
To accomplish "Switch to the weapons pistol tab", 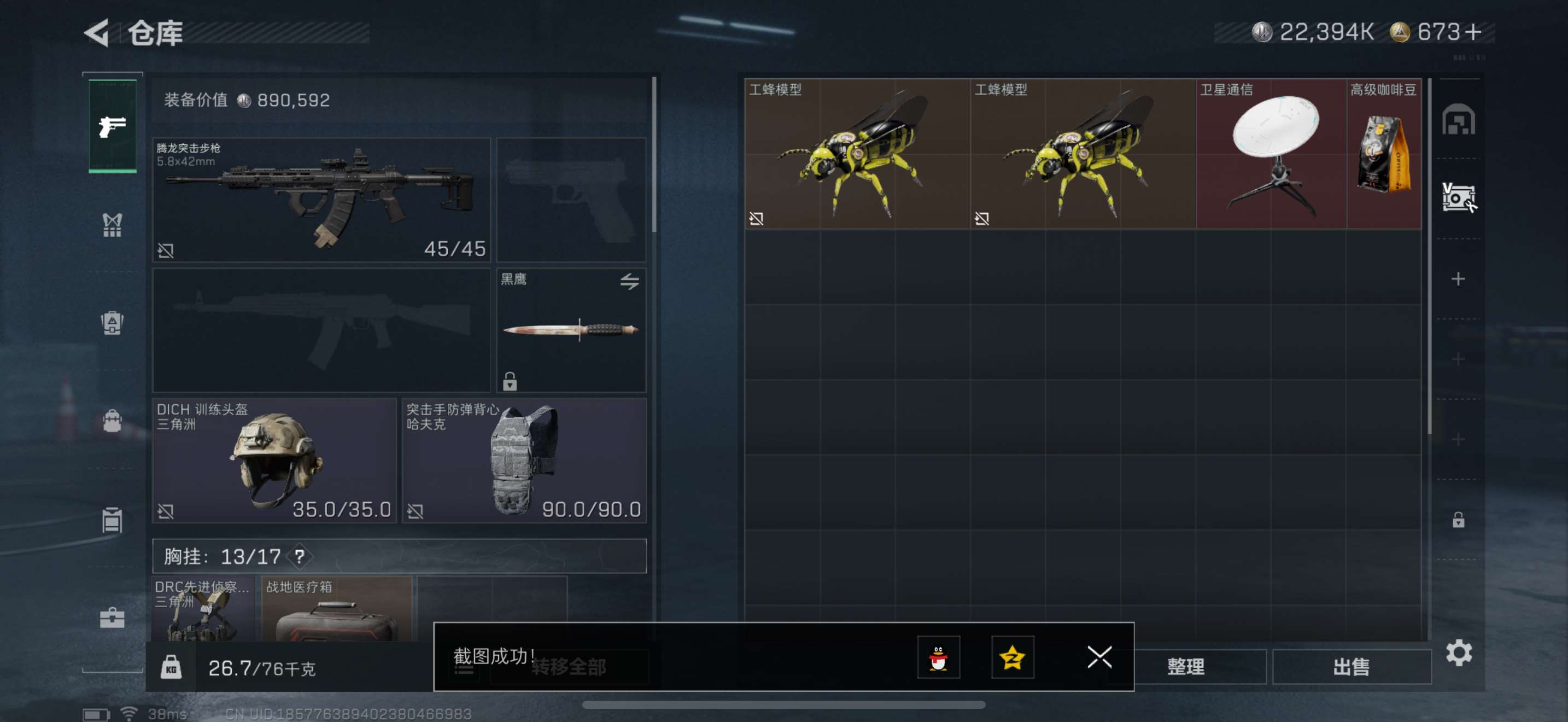I will point(113,127).
